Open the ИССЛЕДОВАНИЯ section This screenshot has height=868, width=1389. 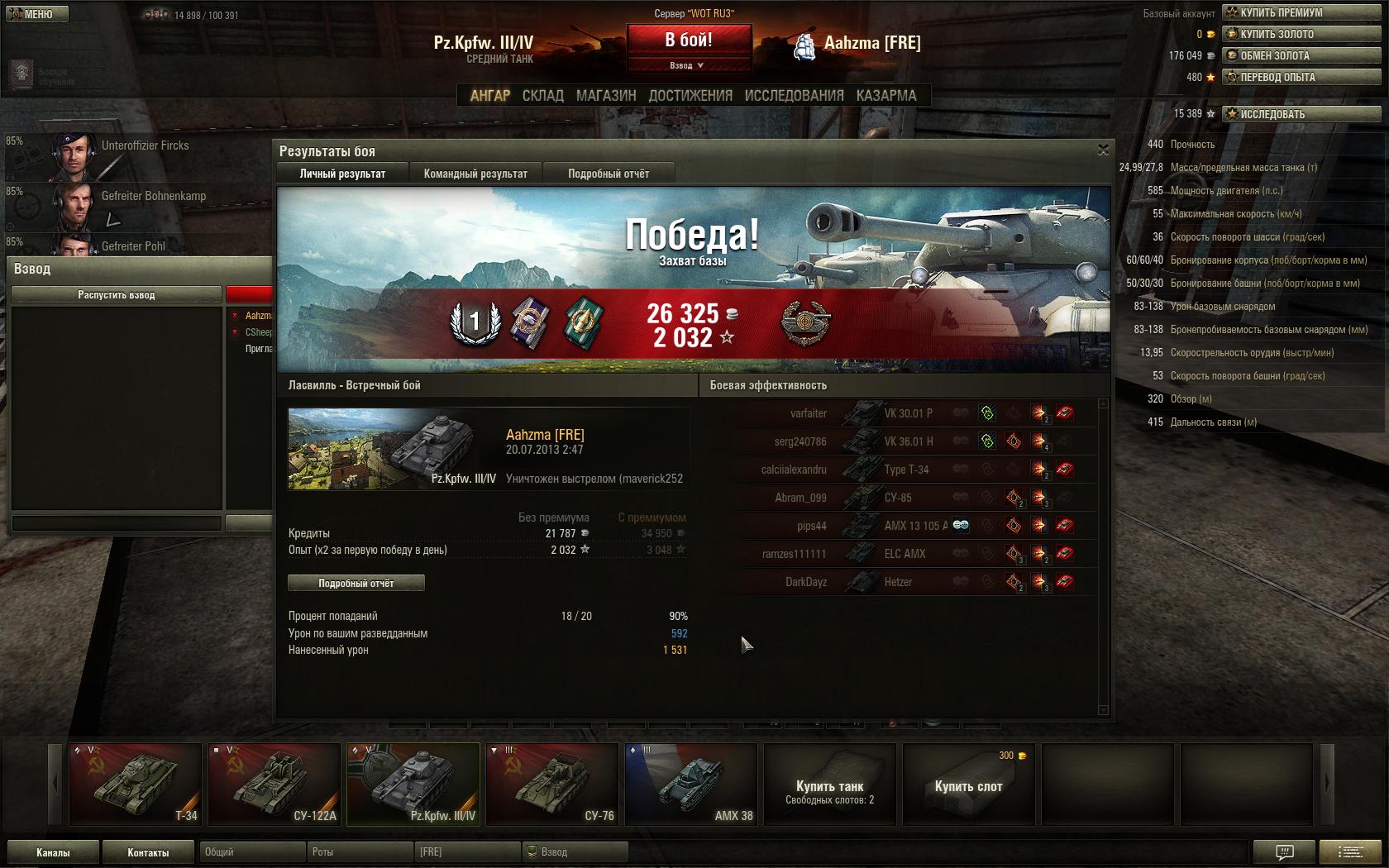coord(794,96)
